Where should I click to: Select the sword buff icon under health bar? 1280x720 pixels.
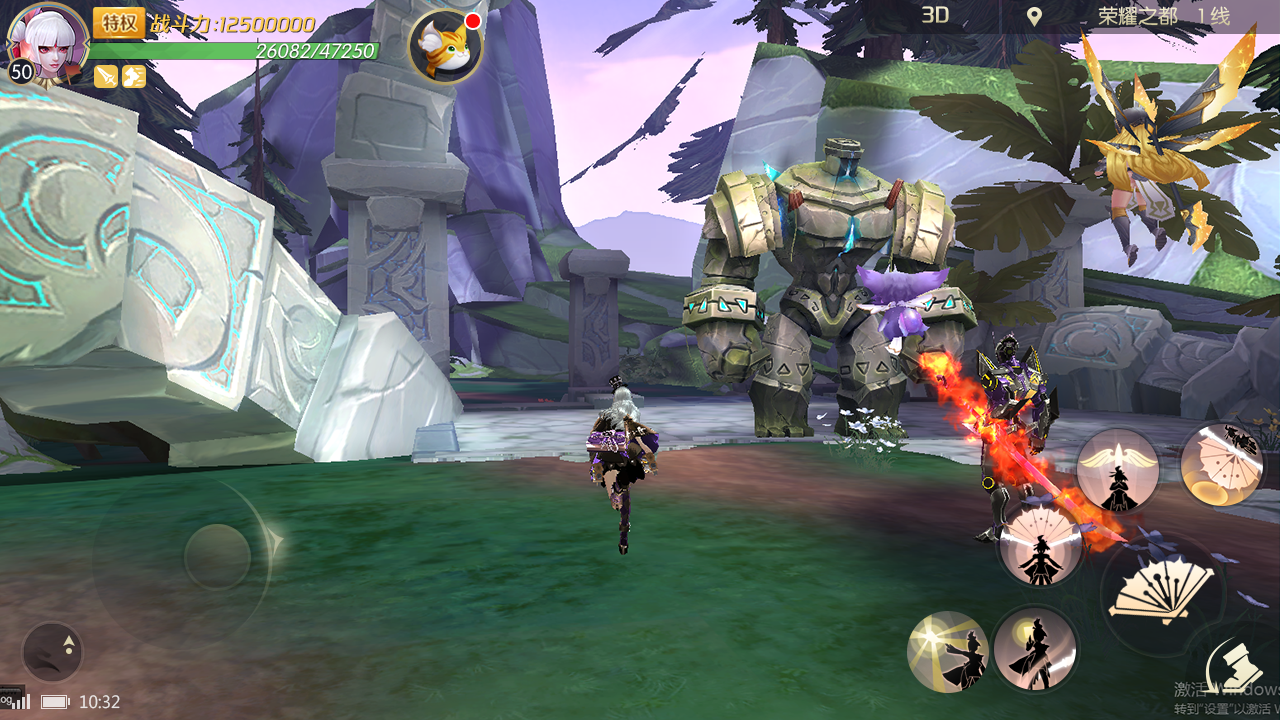(105, 76)
